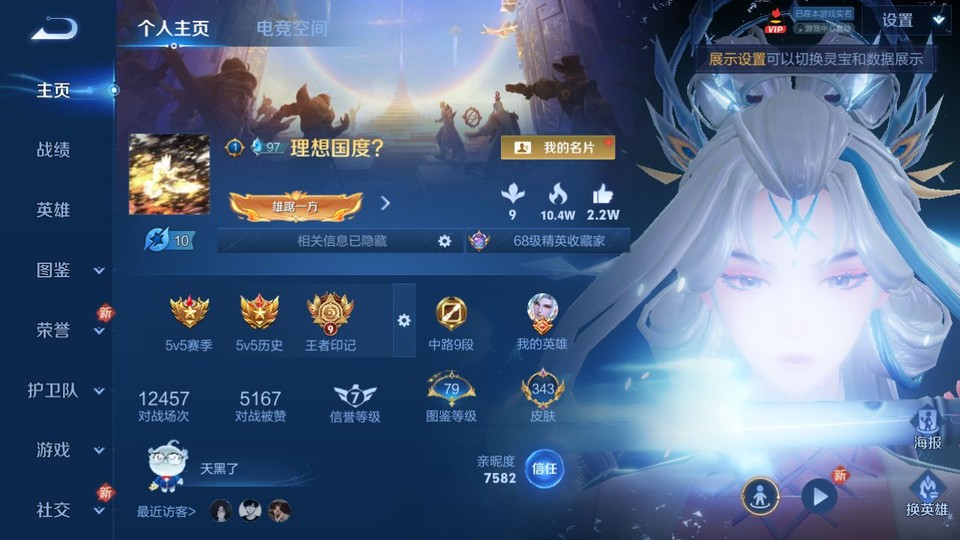Viewport: 960px width, 540px height.
Task: Select 英雄 in the sidebar
Action: tap(54, 210)
